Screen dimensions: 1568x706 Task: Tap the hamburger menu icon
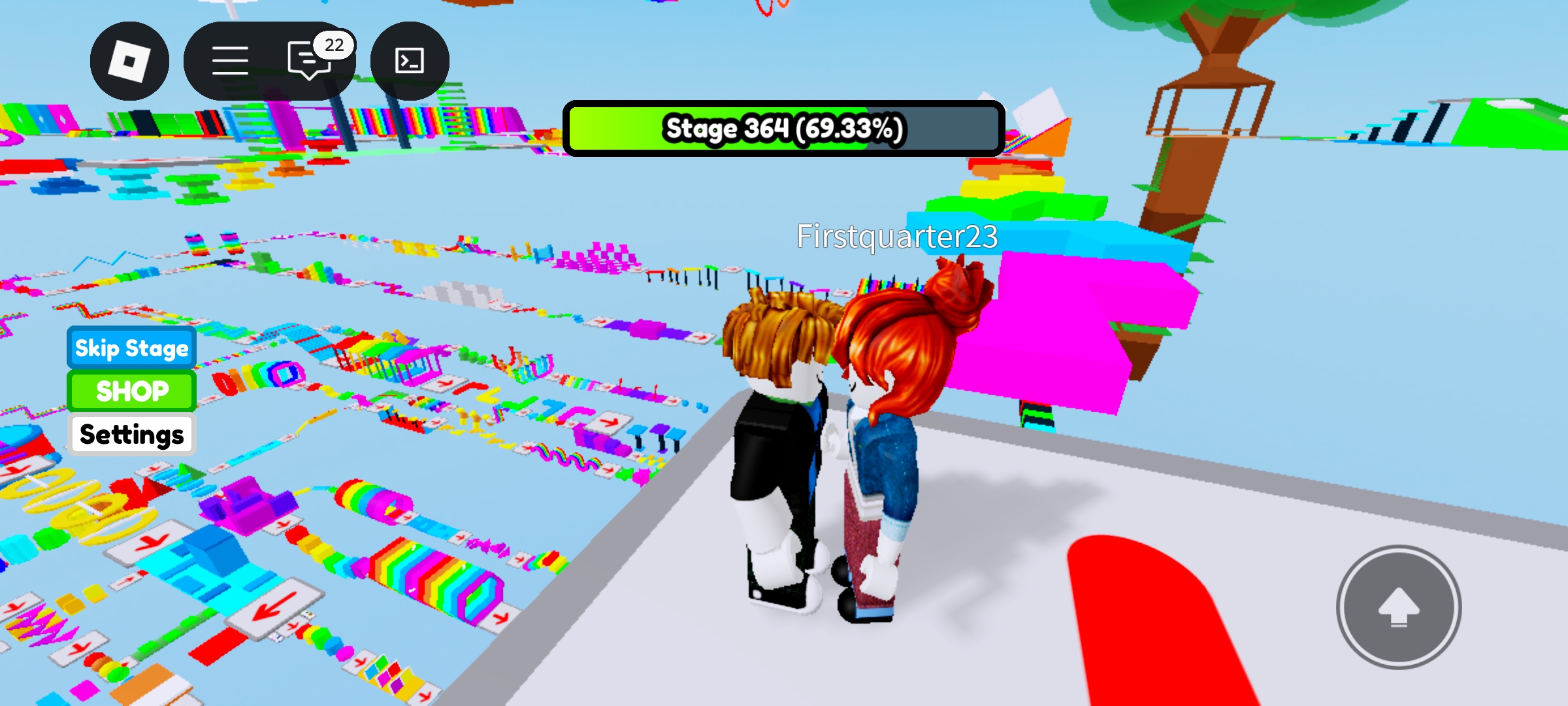230,60
